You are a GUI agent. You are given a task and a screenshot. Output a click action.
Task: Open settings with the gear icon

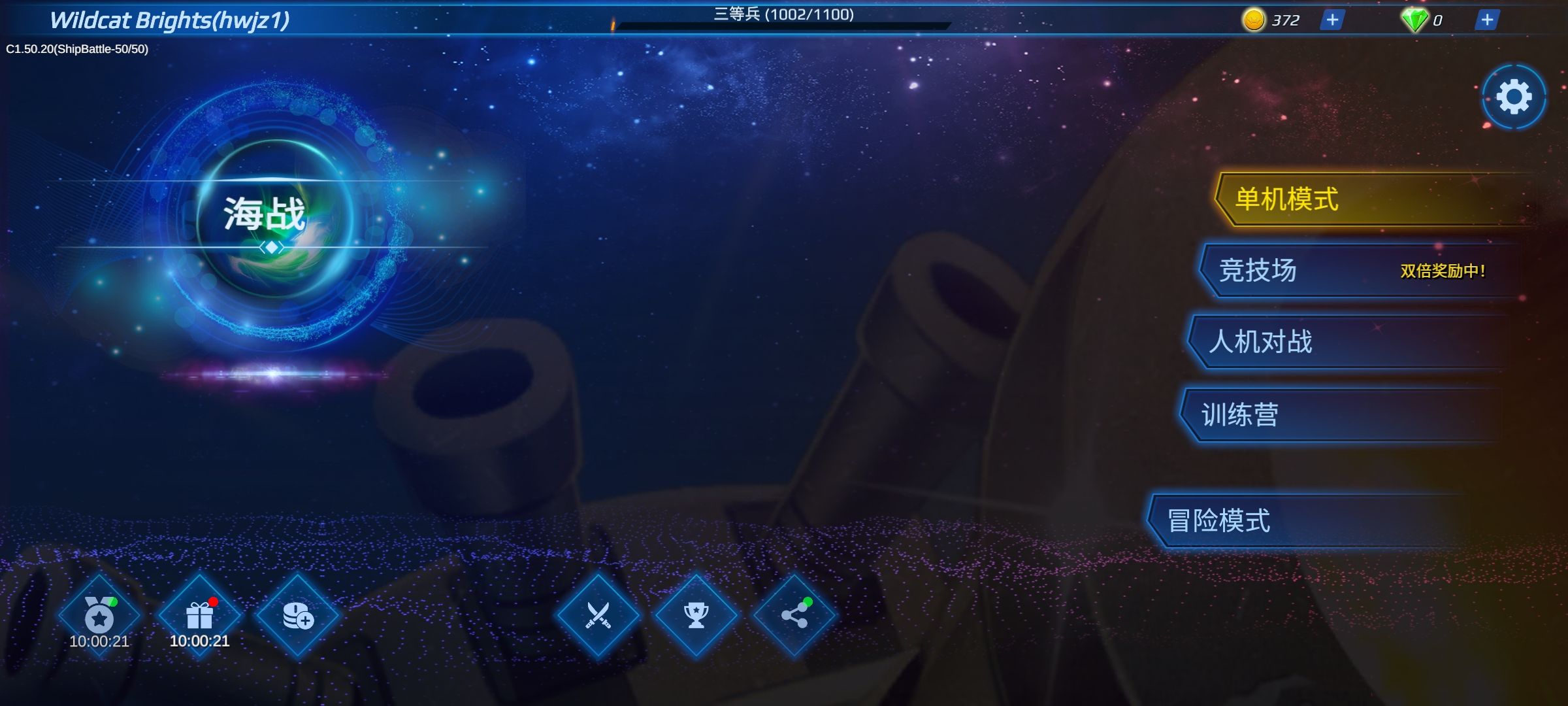[x=1514, y=97]
